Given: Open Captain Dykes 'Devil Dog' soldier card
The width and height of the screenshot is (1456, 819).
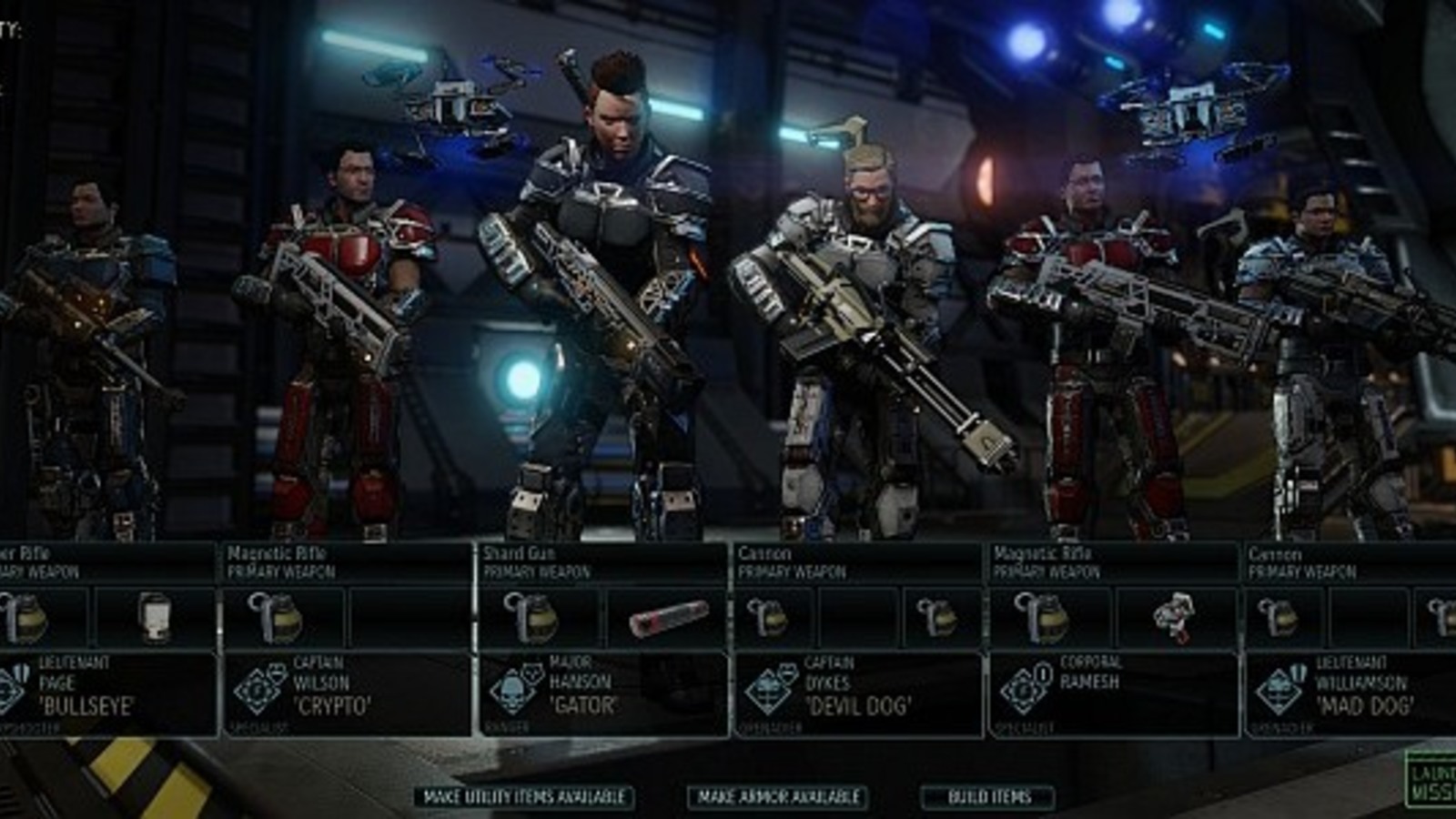Looking at the screenshot, I should [857, 693].
